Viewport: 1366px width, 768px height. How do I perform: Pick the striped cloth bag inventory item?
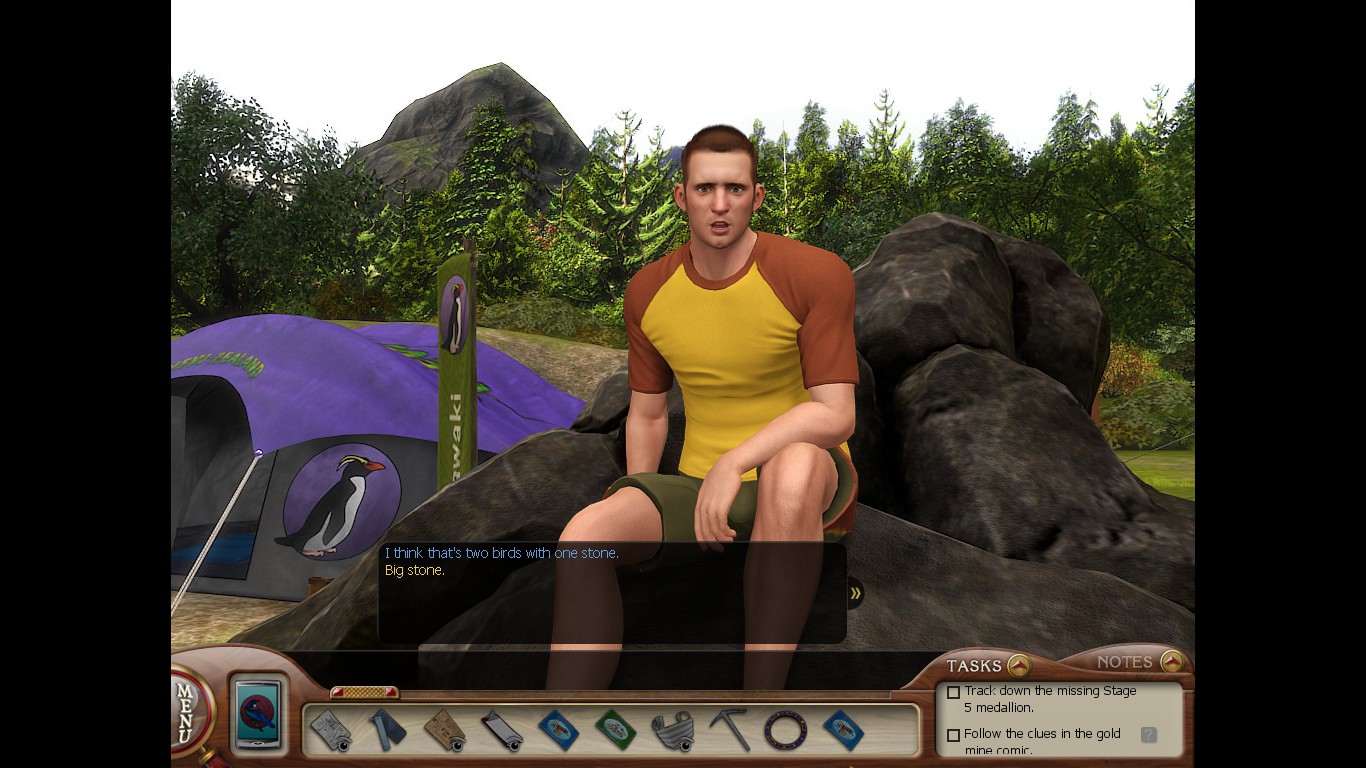[x=673, y=730]
